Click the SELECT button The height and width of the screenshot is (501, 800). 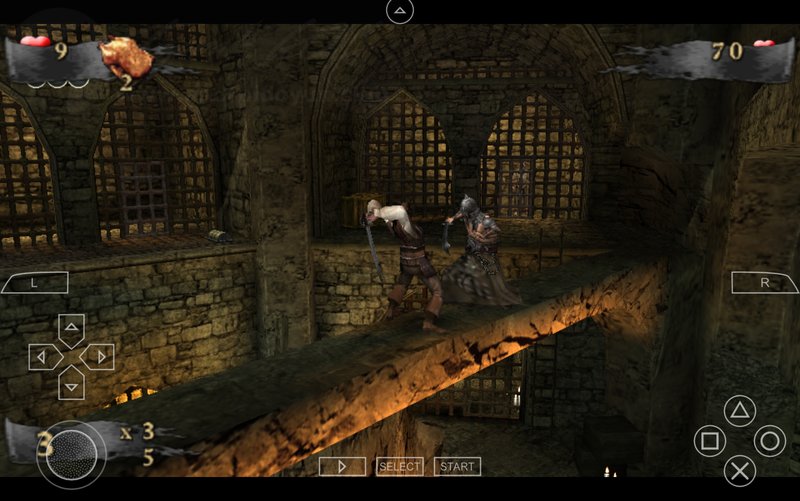[x=399, y=466]
